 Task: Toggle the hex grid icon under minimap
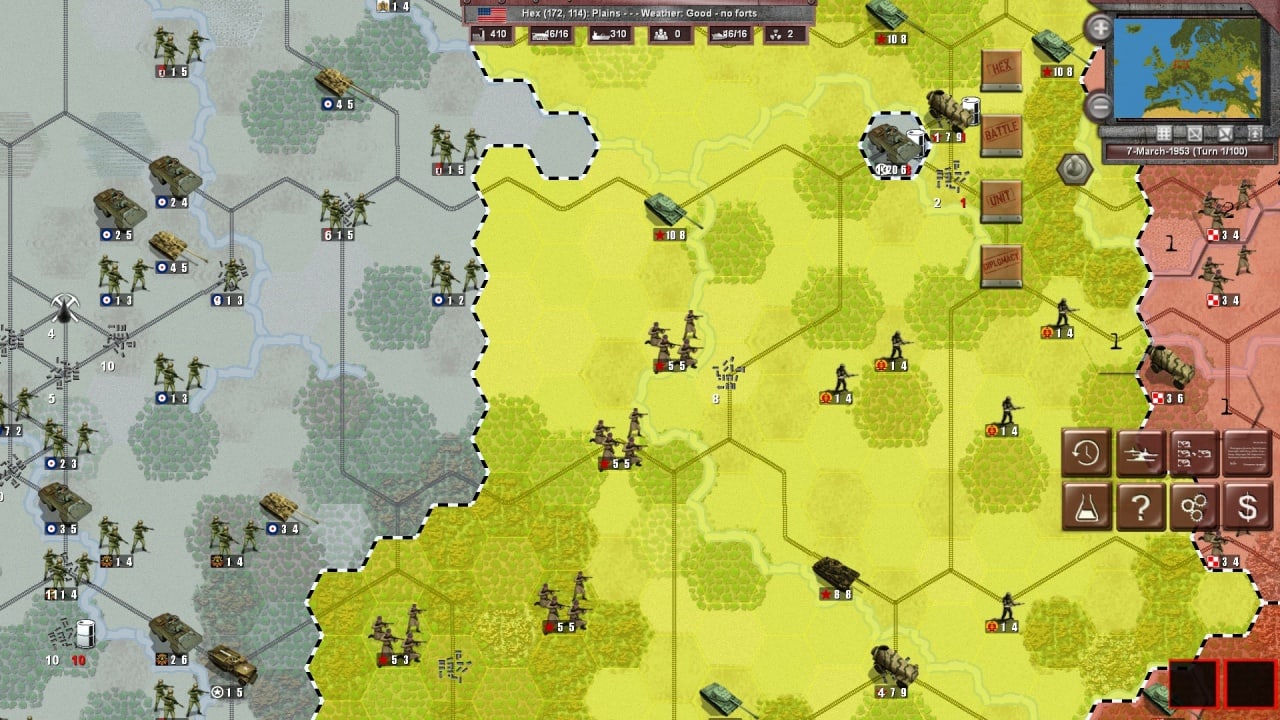pyautogui.click(x=1165, y=133)
